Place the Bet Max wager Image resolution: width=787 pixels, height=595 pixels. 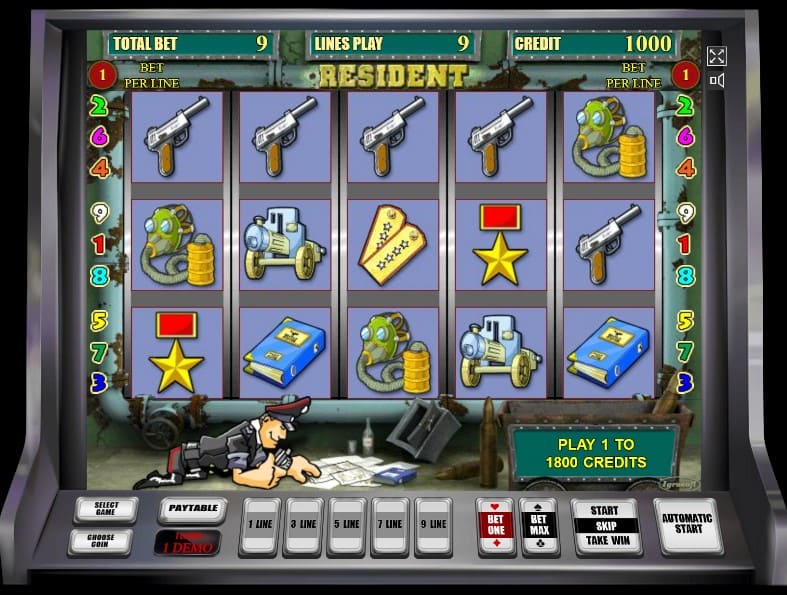pos(540,525)
